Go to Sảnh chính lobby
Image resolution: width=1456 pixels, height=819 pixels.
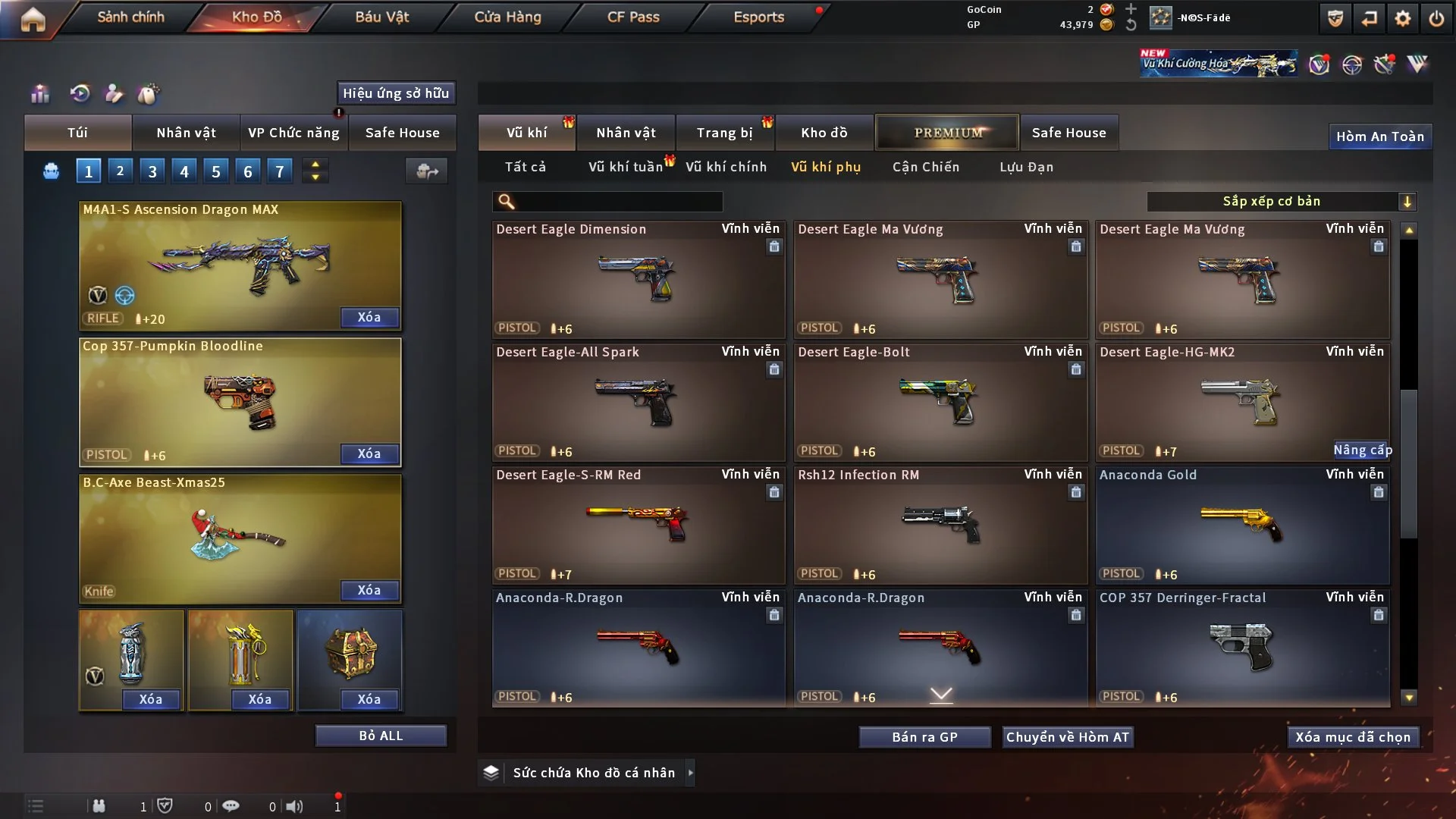(x=130, y=17)
